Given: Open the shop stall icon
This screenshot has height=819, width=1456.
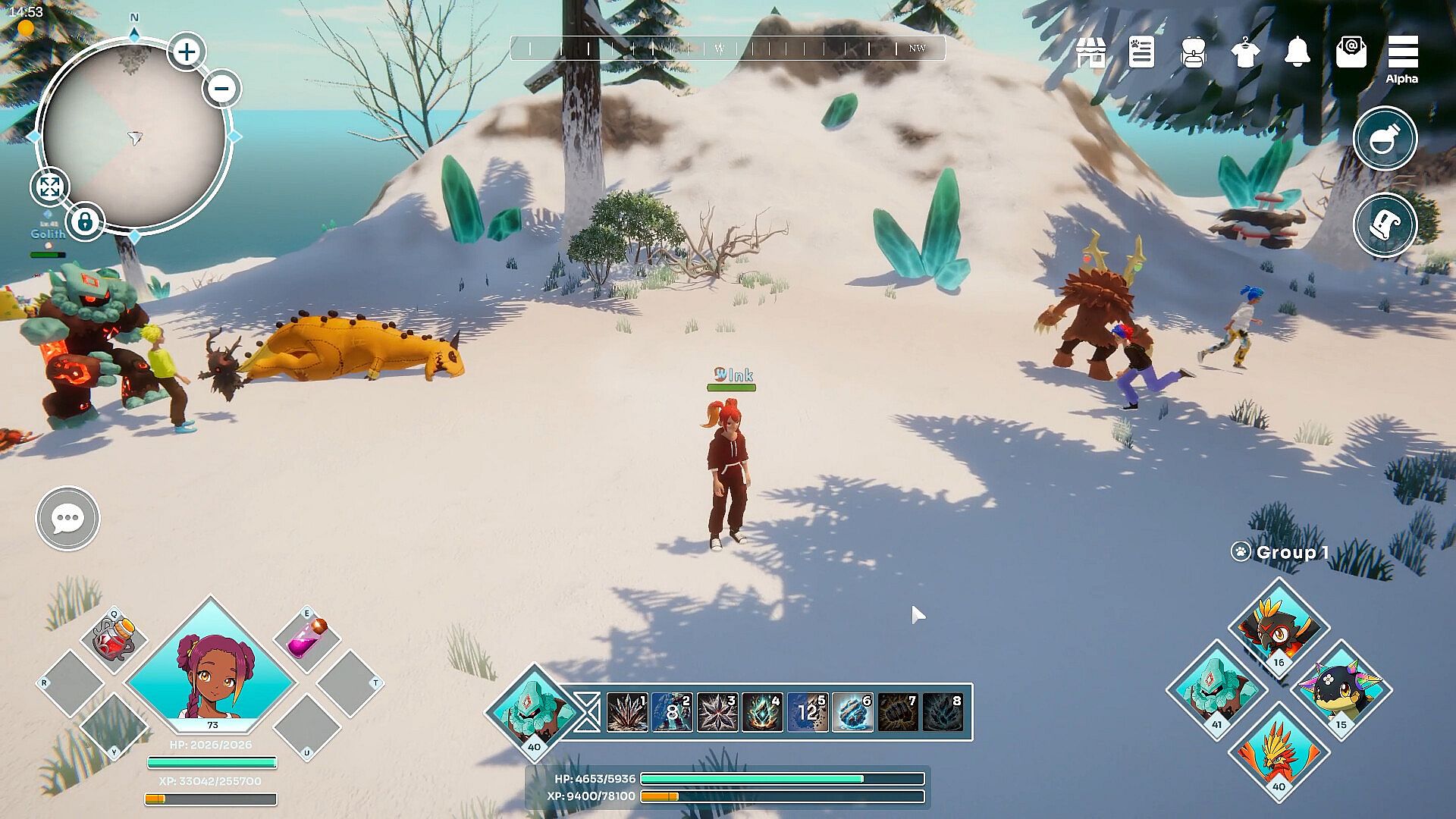Looking at the screenshot, I should (x=1090, y=53).
